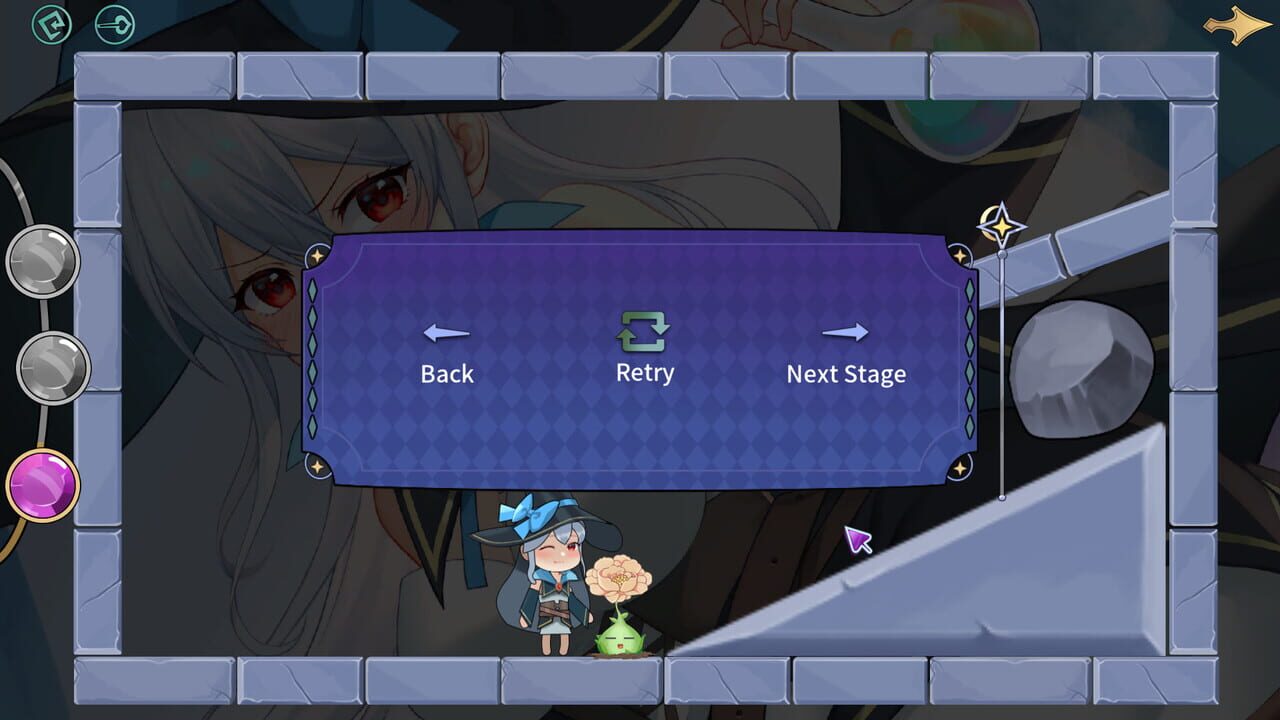Viewport: 1280px width, 720px height.
Task: Select the glowing pink orb on the left
Action: click(44, 487)
